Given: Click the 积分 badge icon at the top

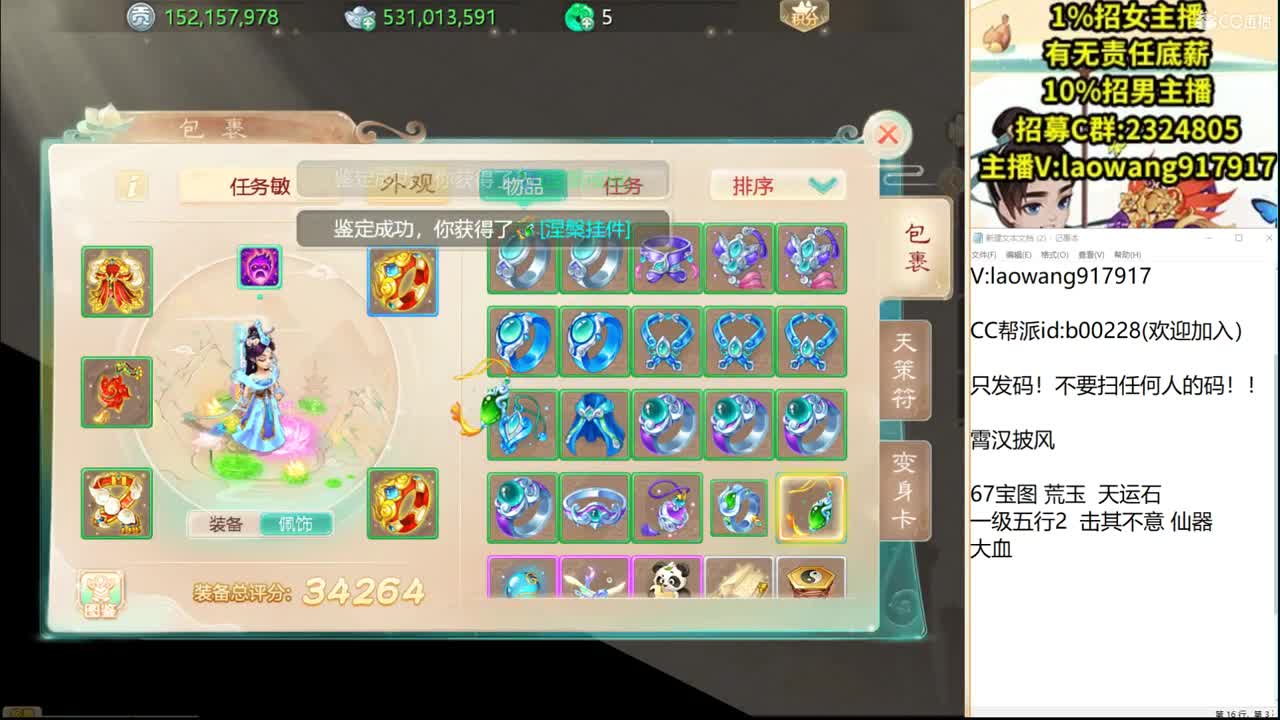Looking at the screenshot, I should pos(803,16).
